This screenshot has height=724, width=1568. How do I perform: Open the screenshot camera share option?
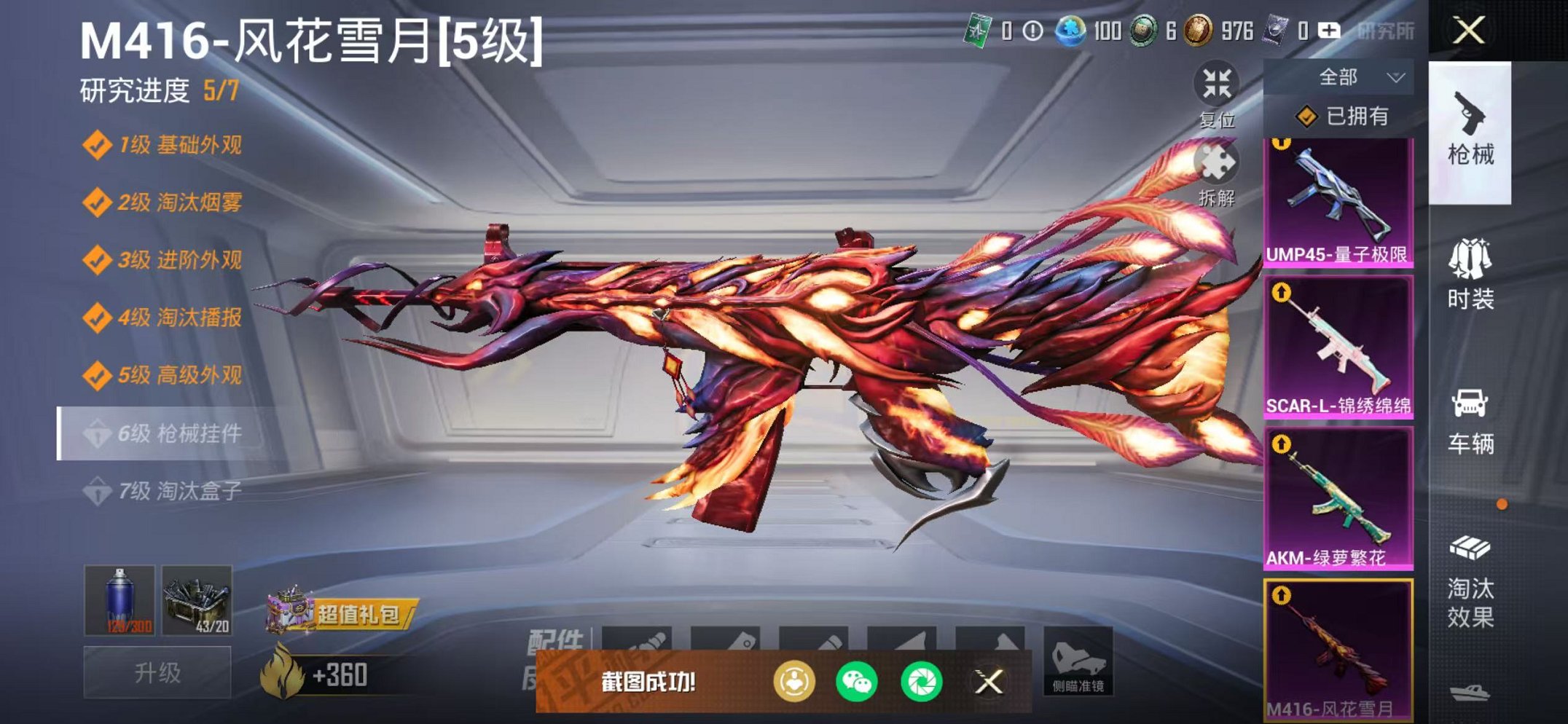(920, 681)
